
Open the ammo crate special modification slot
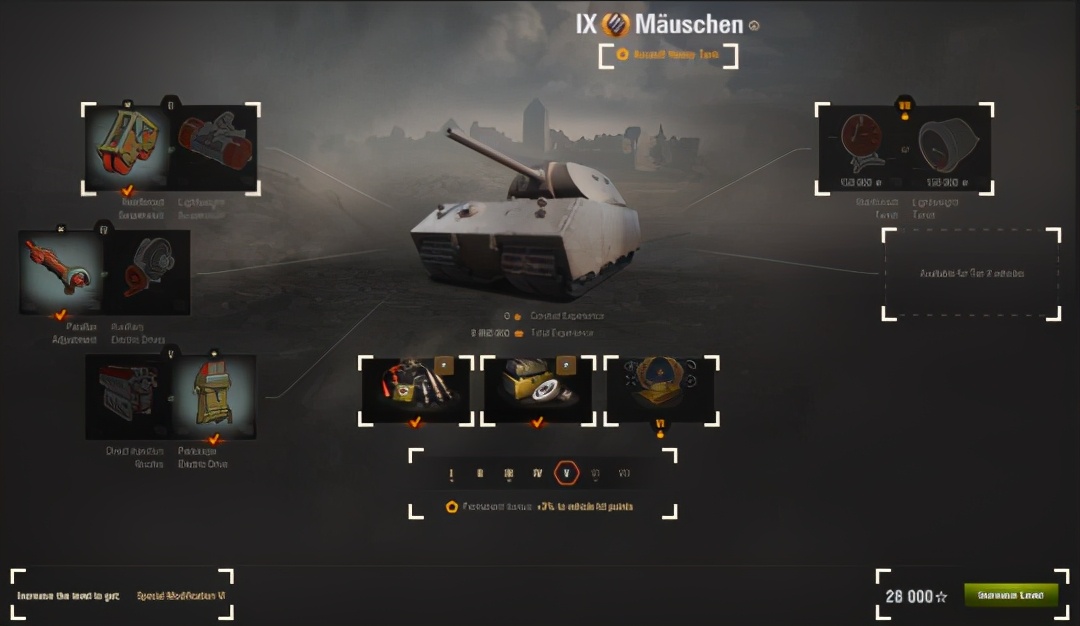[538, 389]
